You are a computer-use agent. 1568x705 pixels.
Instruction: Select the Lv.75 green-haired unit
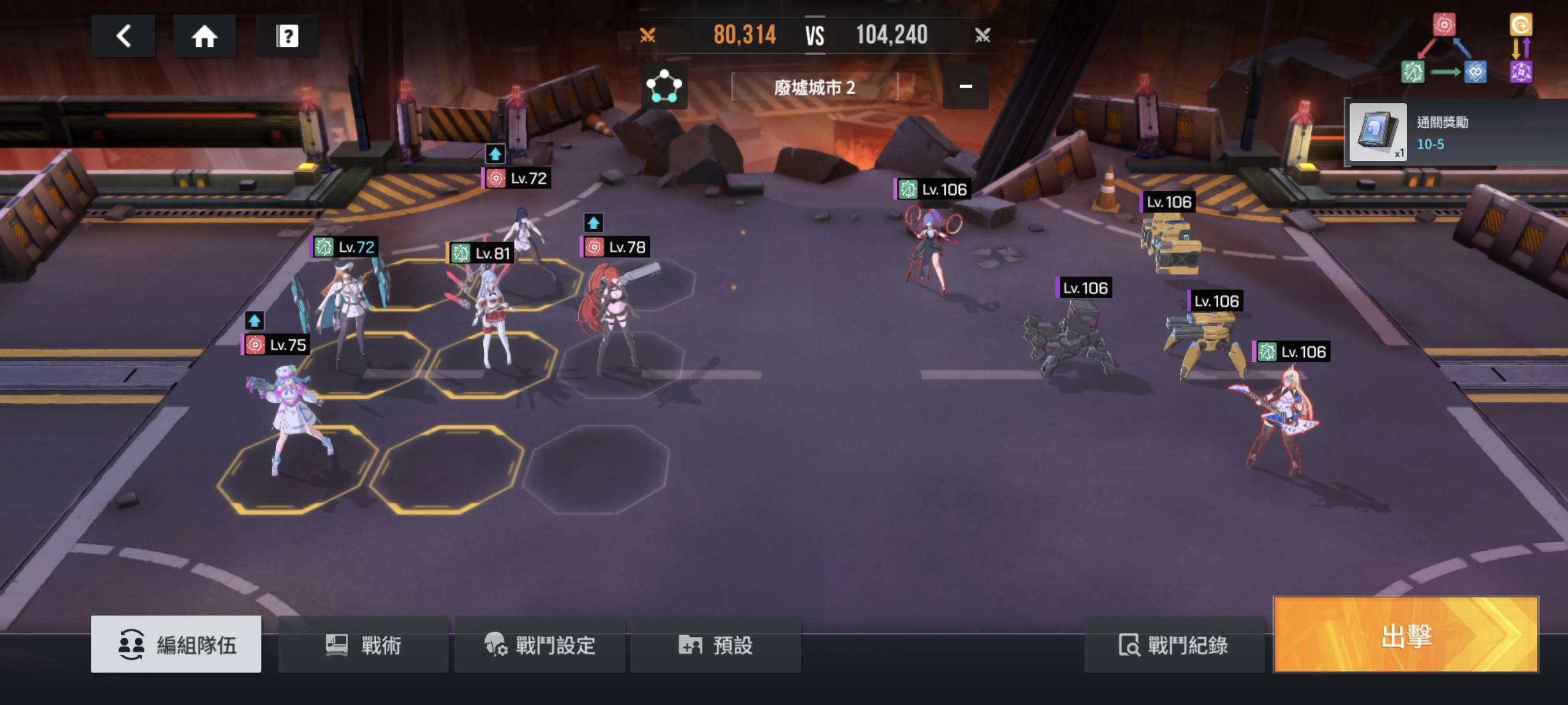(x=289, y=414)
